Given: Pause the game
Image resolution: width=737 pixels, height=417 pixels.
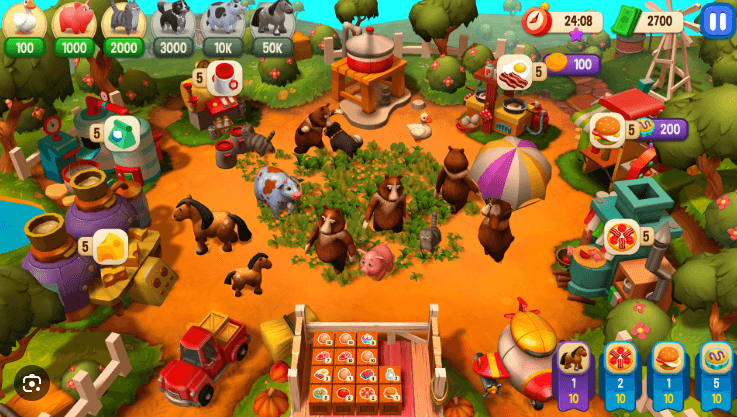Looking at the screenshot, I should point(717,20).
